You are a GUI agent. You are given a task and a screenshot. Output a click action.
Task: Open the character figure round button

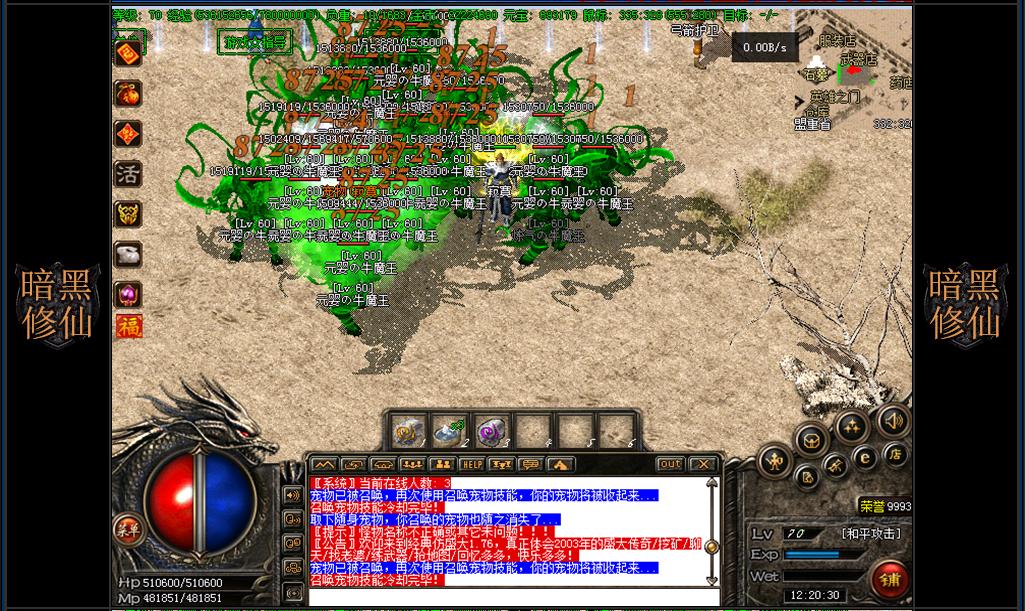[x=775, y=461]
